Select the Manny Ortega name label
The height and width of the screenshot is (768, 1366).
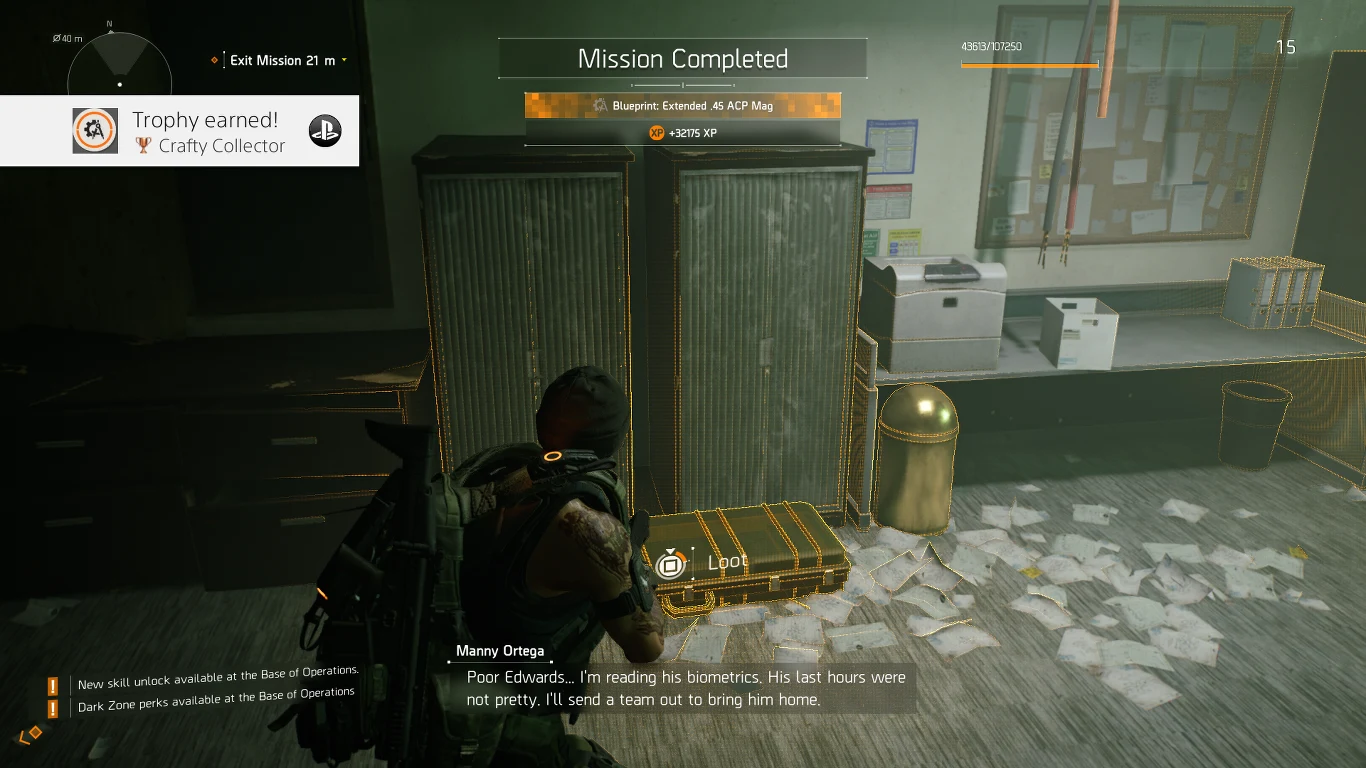pos(499,650)
